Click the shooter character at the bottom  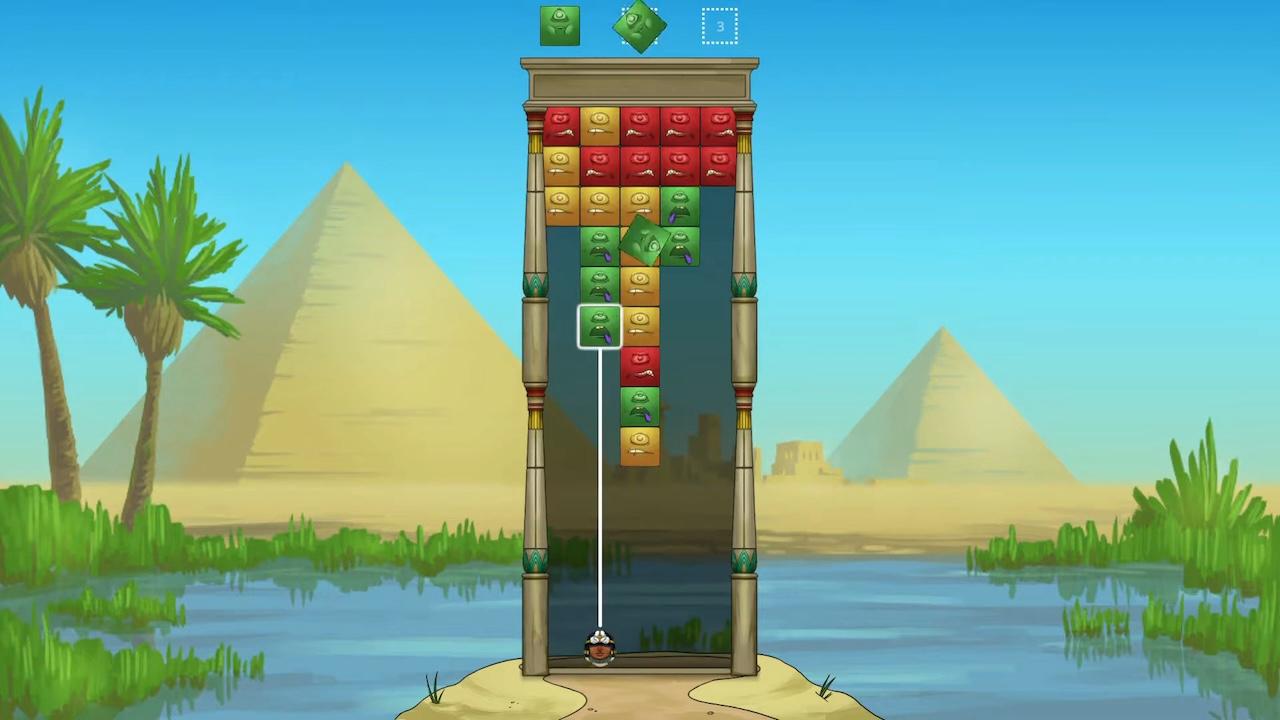pyautogui.click(x=599, y=650)
